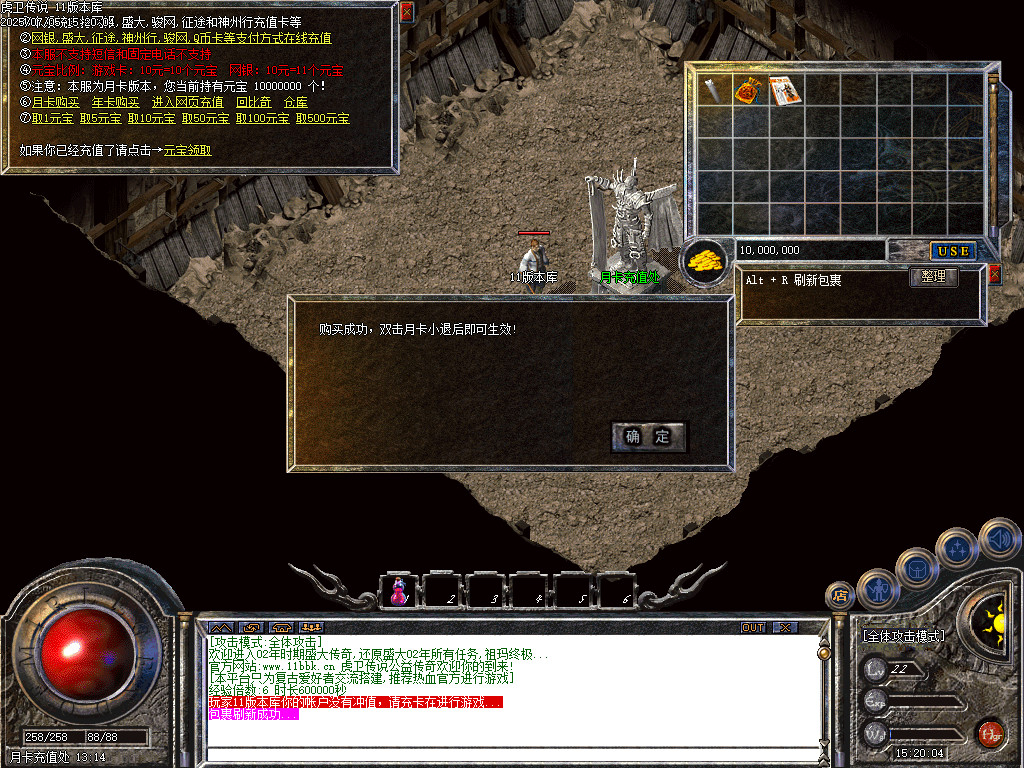Open the shop via the 店 icon
This screenshot has height=768, width=1024.
839,596
